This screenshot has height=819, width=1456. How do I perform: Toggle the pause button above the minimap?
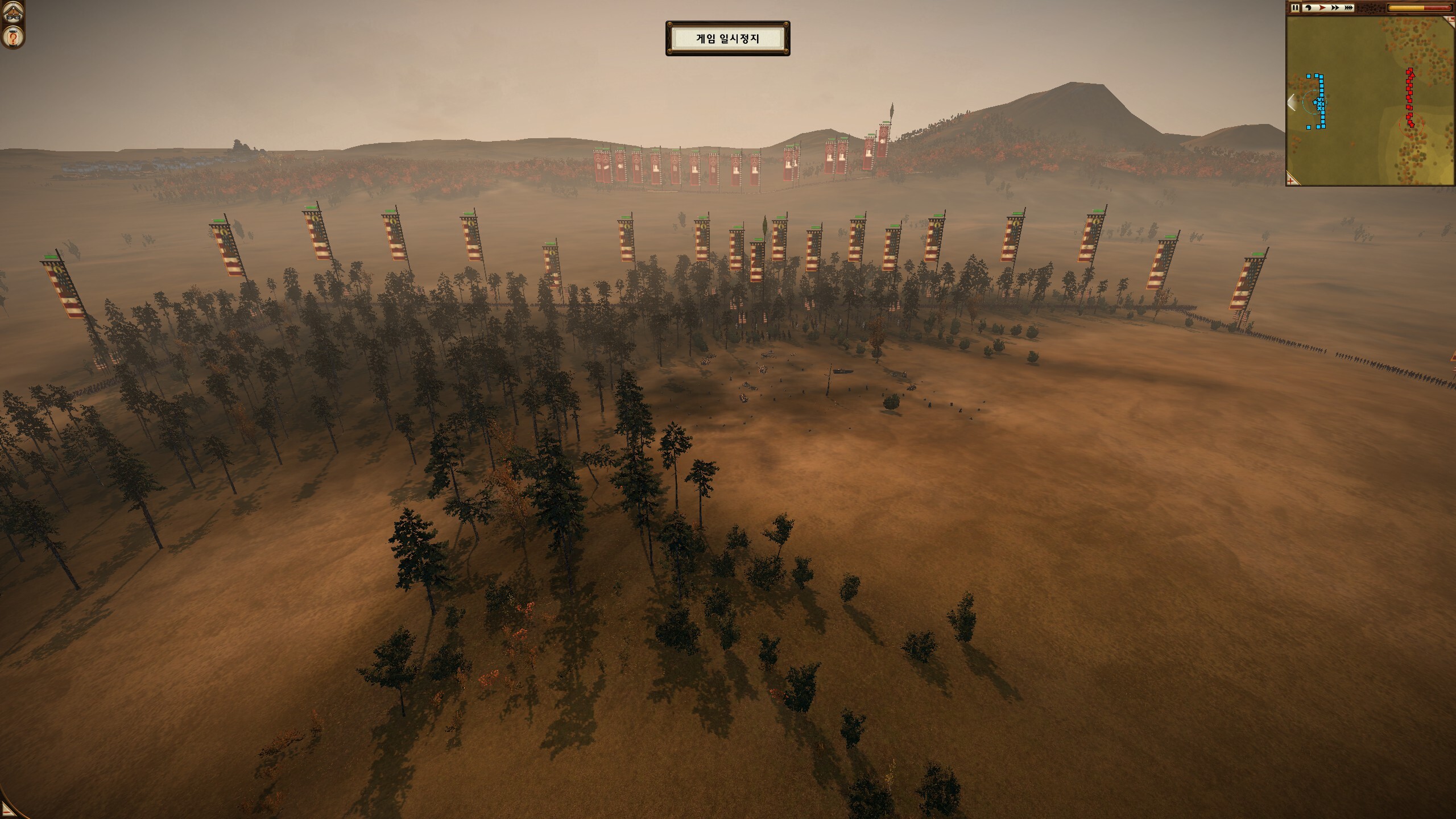pyautogui.click(x=1296, y=7)
